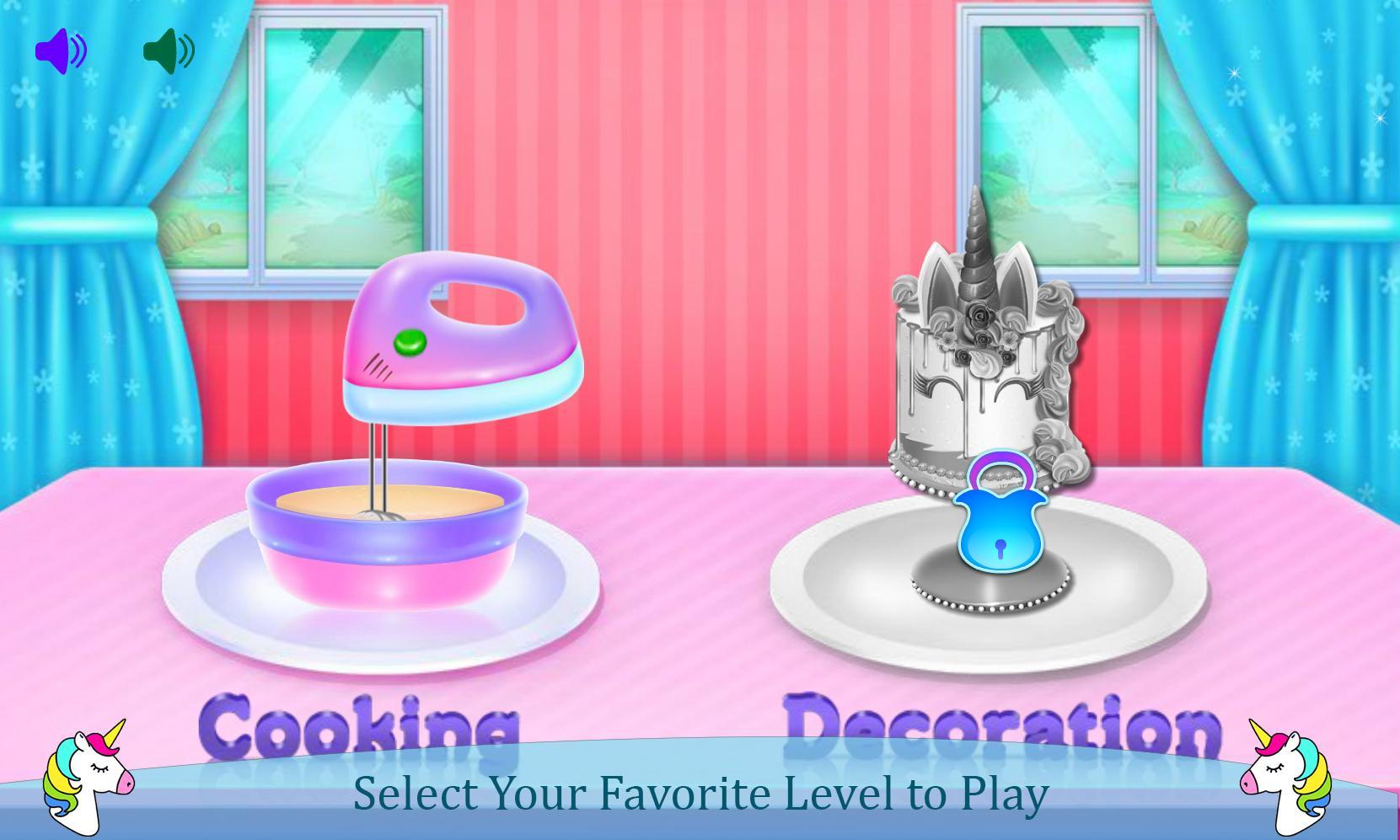Toggle the green sound effects speaker icon
Screen dimensions: 1400x840
tap(167, 51)
